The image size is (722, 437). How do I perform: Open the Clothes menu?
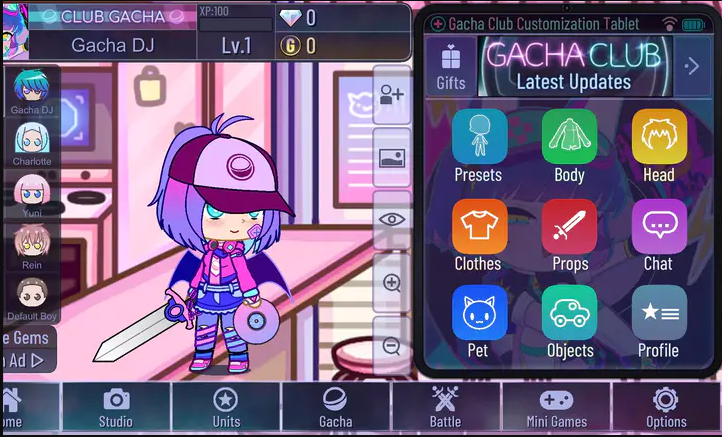[479, 227]
